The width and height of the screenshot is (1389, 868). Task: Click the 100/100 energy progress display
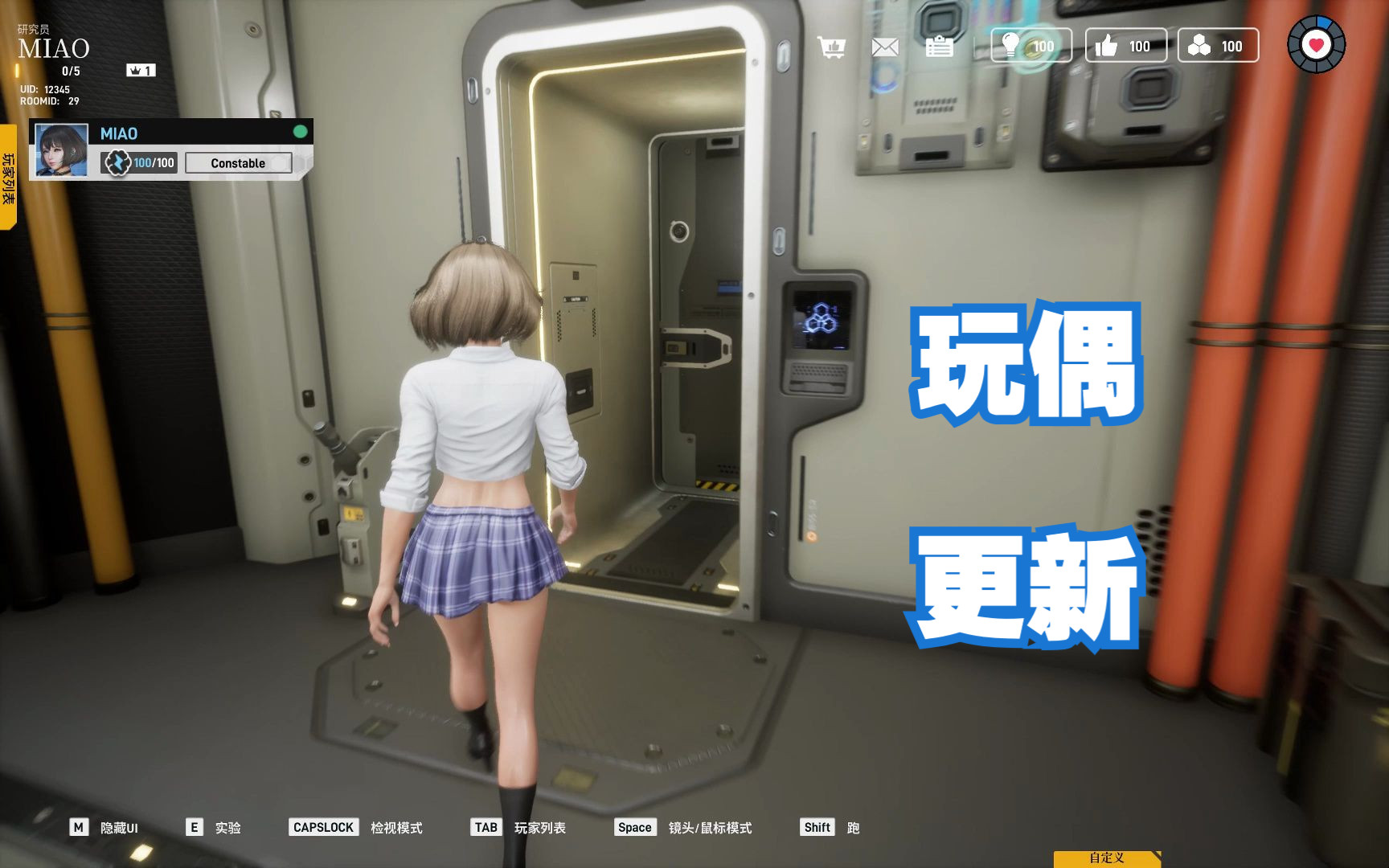coord(153,162)
